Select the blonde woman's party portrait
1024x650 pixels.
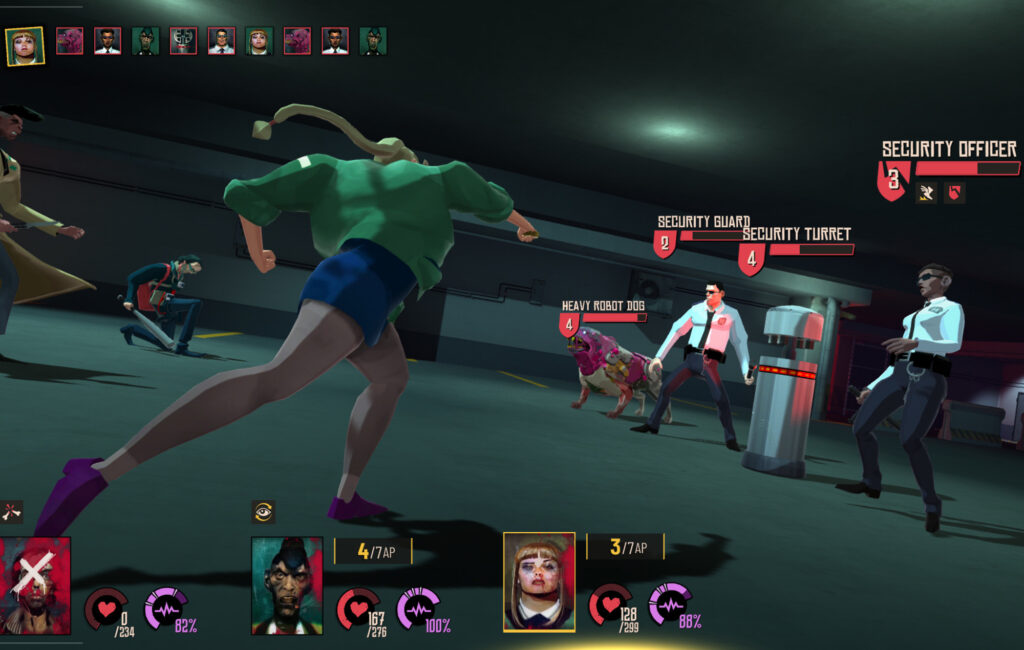(x=539, y=582)
